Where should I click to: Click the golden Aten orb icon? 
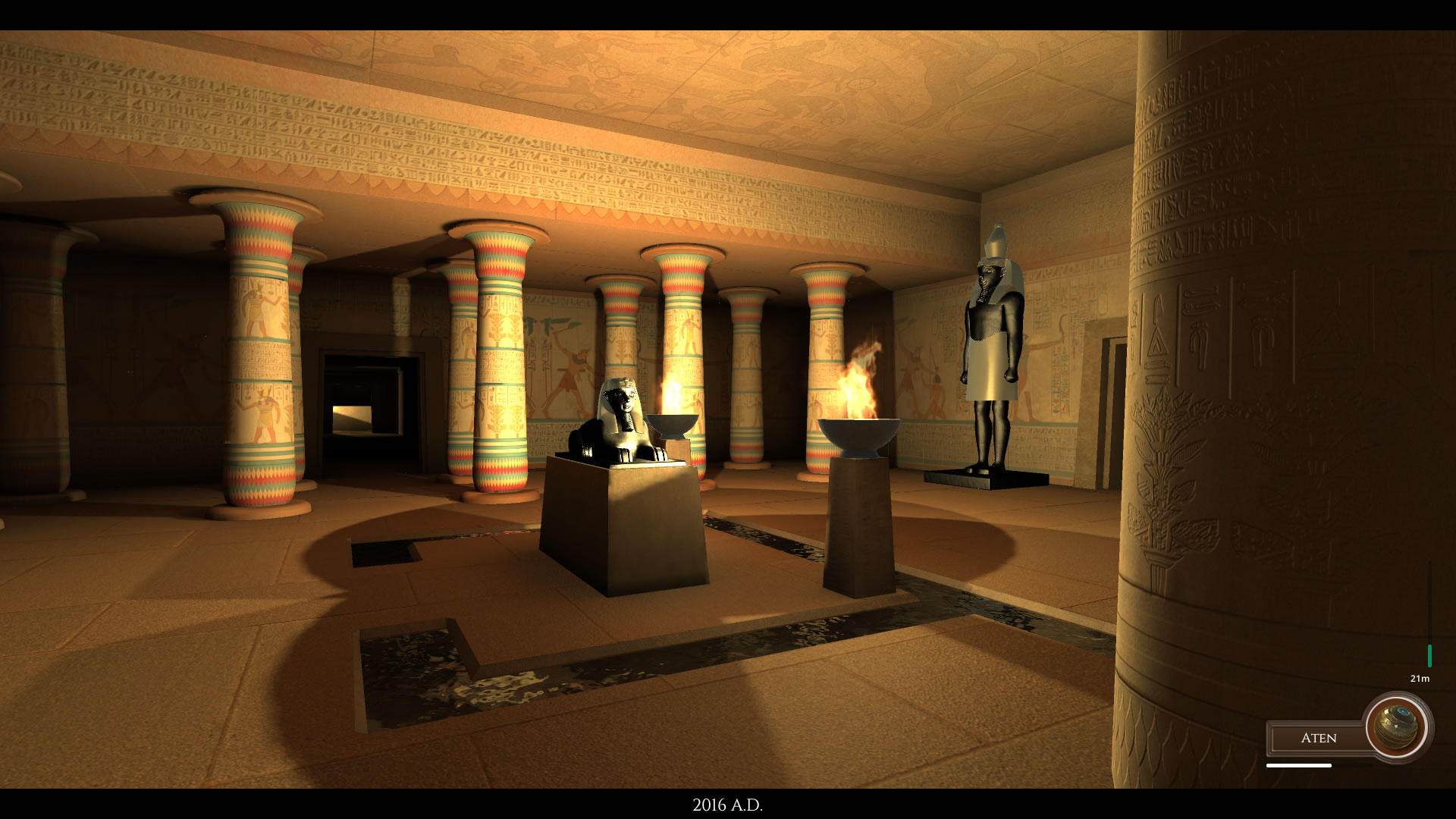pyautogui.click(x=1397, y=727)
